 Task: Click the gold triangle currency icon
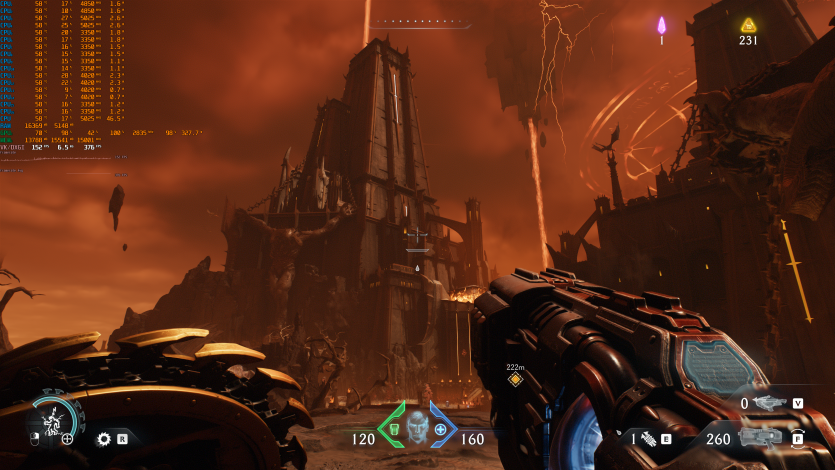(x=748, y=25)
